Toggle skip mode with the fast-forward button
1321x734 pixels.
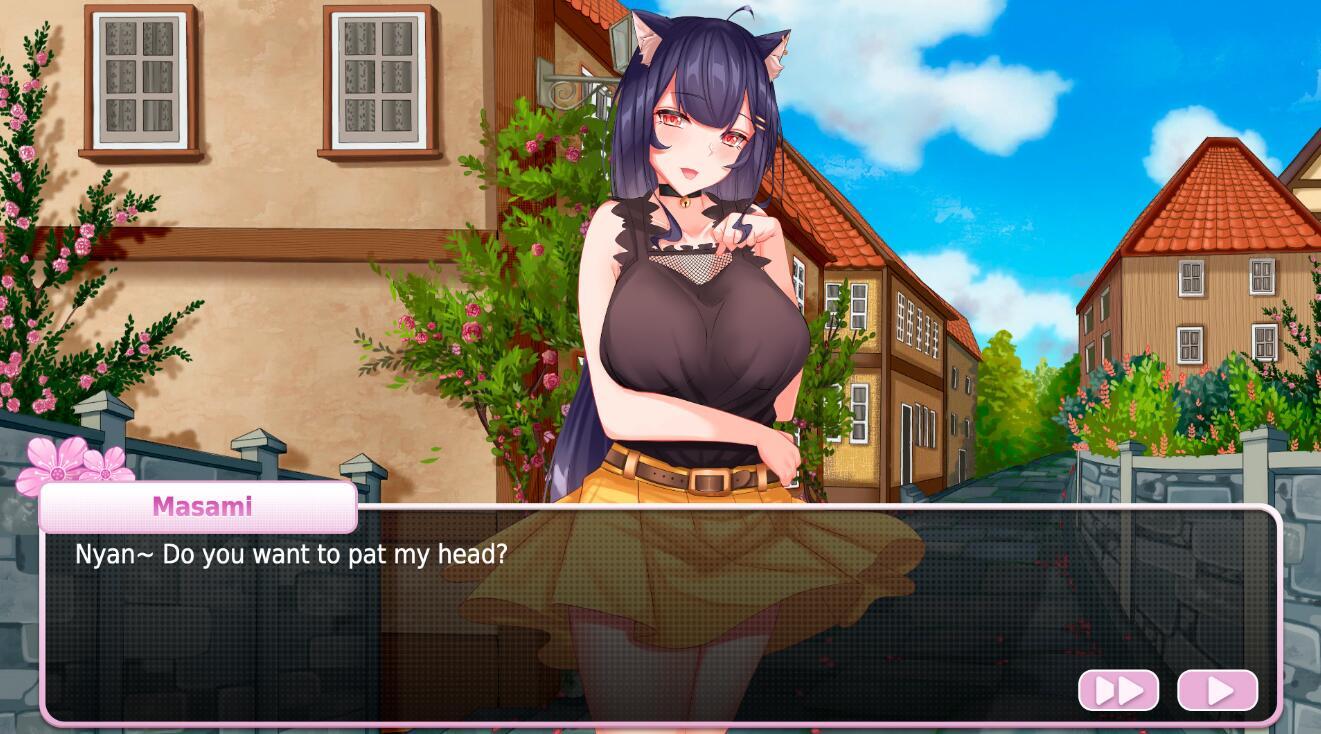tap(1118, 689)
